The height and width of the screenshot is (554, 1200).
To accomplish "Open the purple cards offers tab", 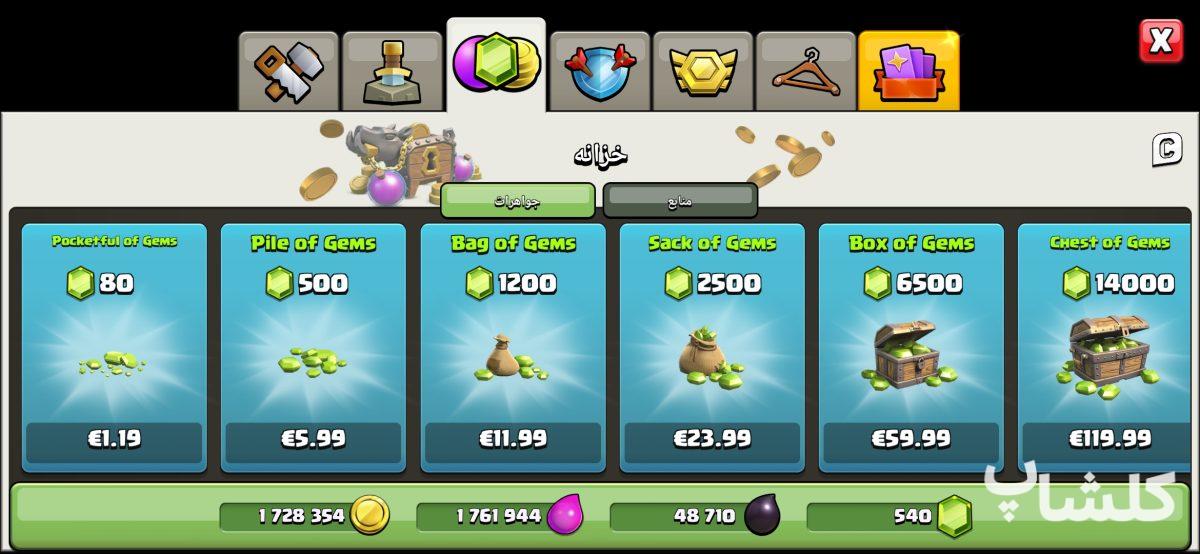I will point(908,70).
